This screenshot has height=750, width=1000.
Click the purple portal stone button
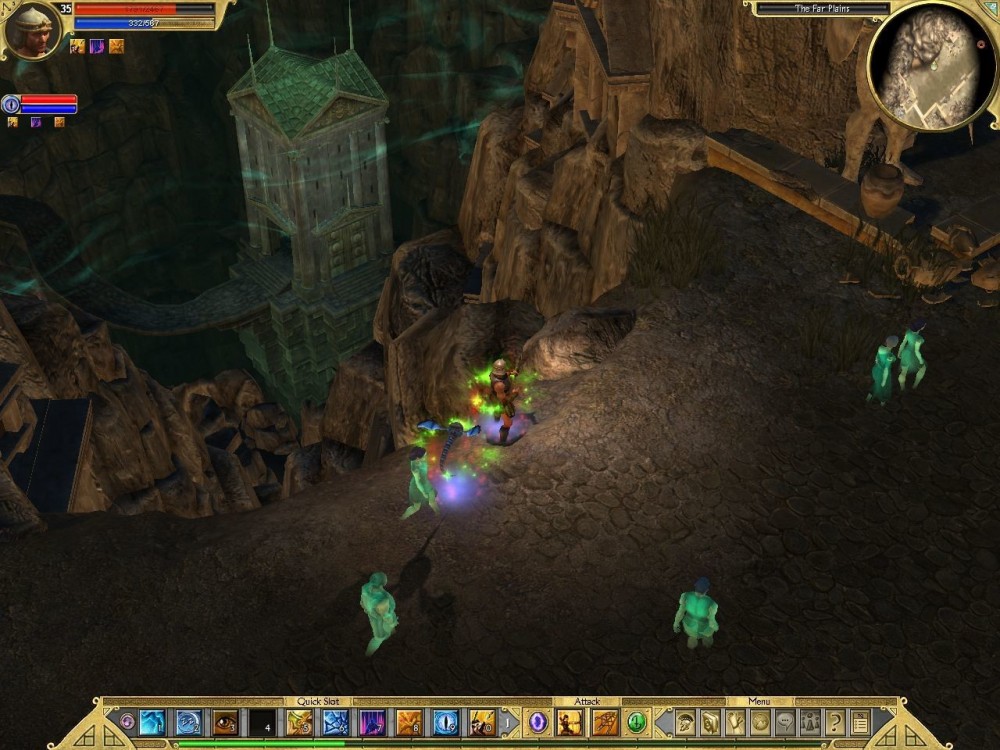[x=538, y=722]
